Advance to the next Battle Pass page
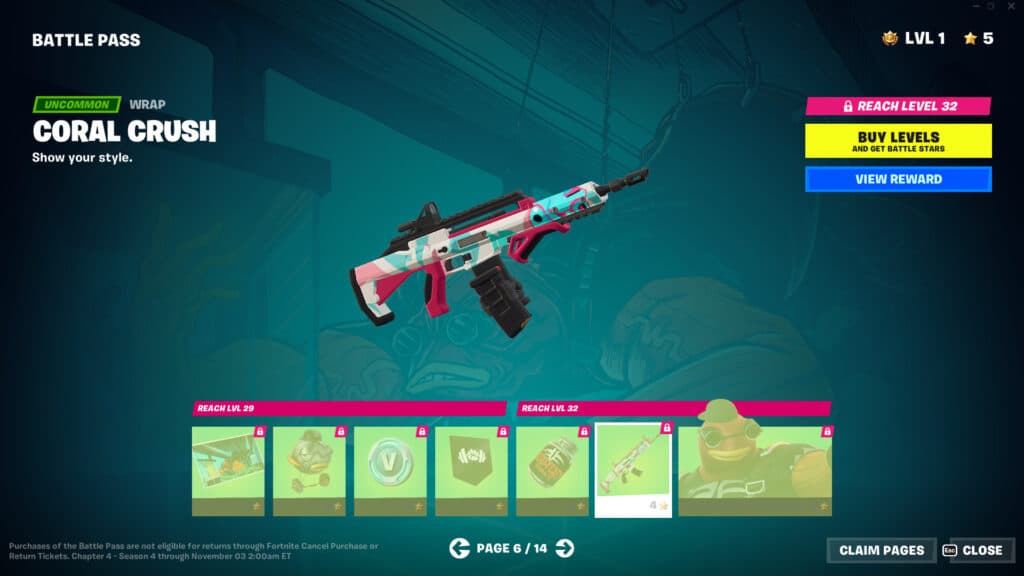 [x=565, y=547]
